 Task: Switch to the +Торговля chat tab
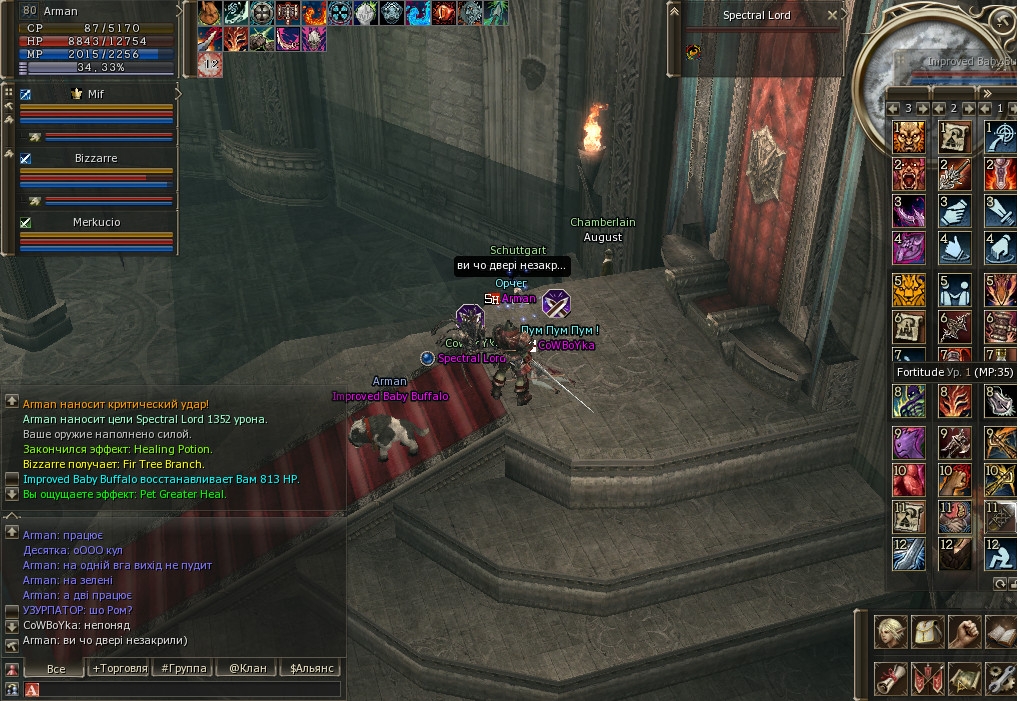[x=119, y=668]
